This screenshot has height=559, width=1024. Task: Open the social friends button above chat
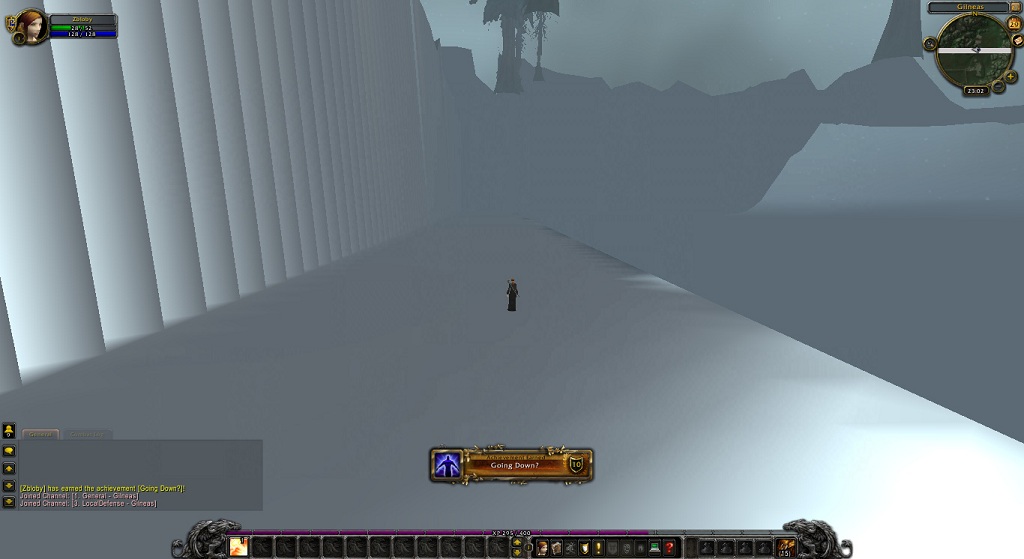tap(9, 431)
